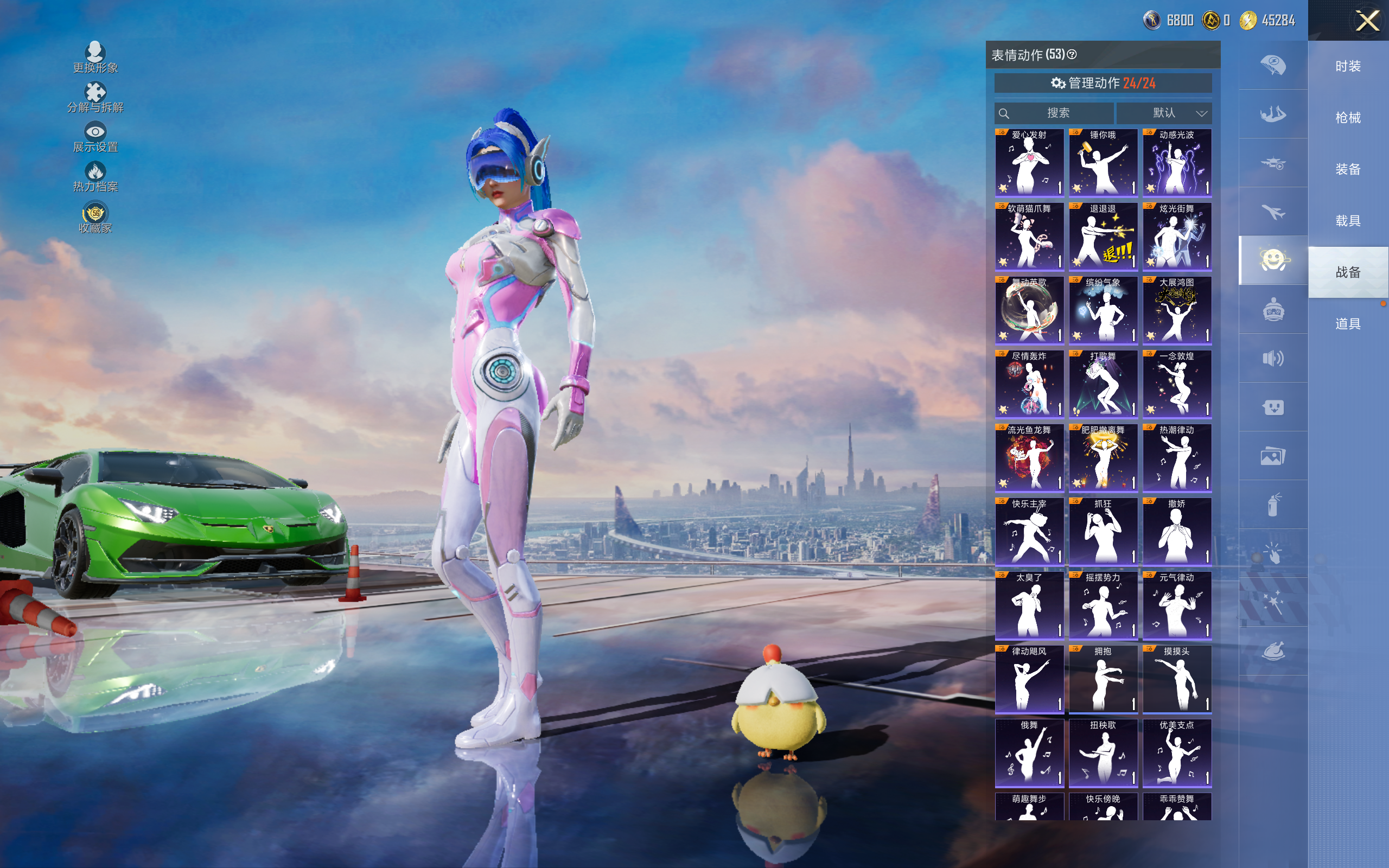Select the 爱心发射 emote

click(x=1029, y=162)
